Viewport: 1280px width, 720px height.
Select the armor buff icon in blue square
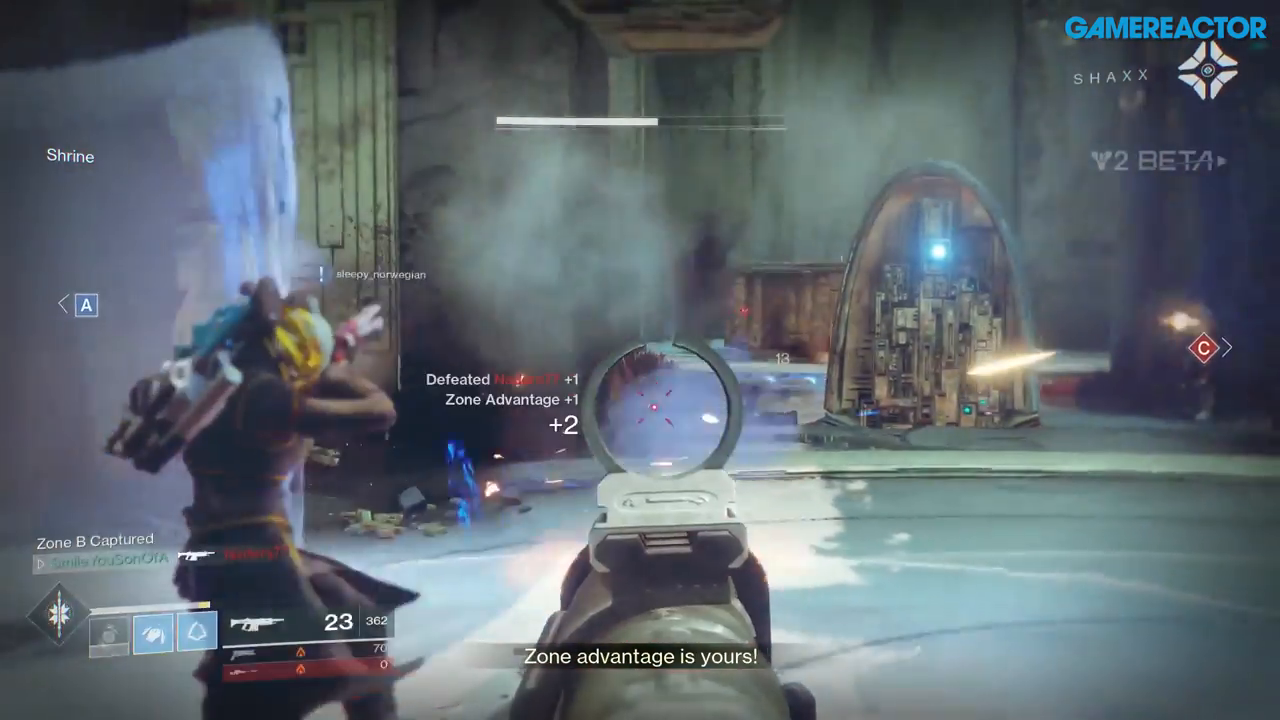click(154, 633)
